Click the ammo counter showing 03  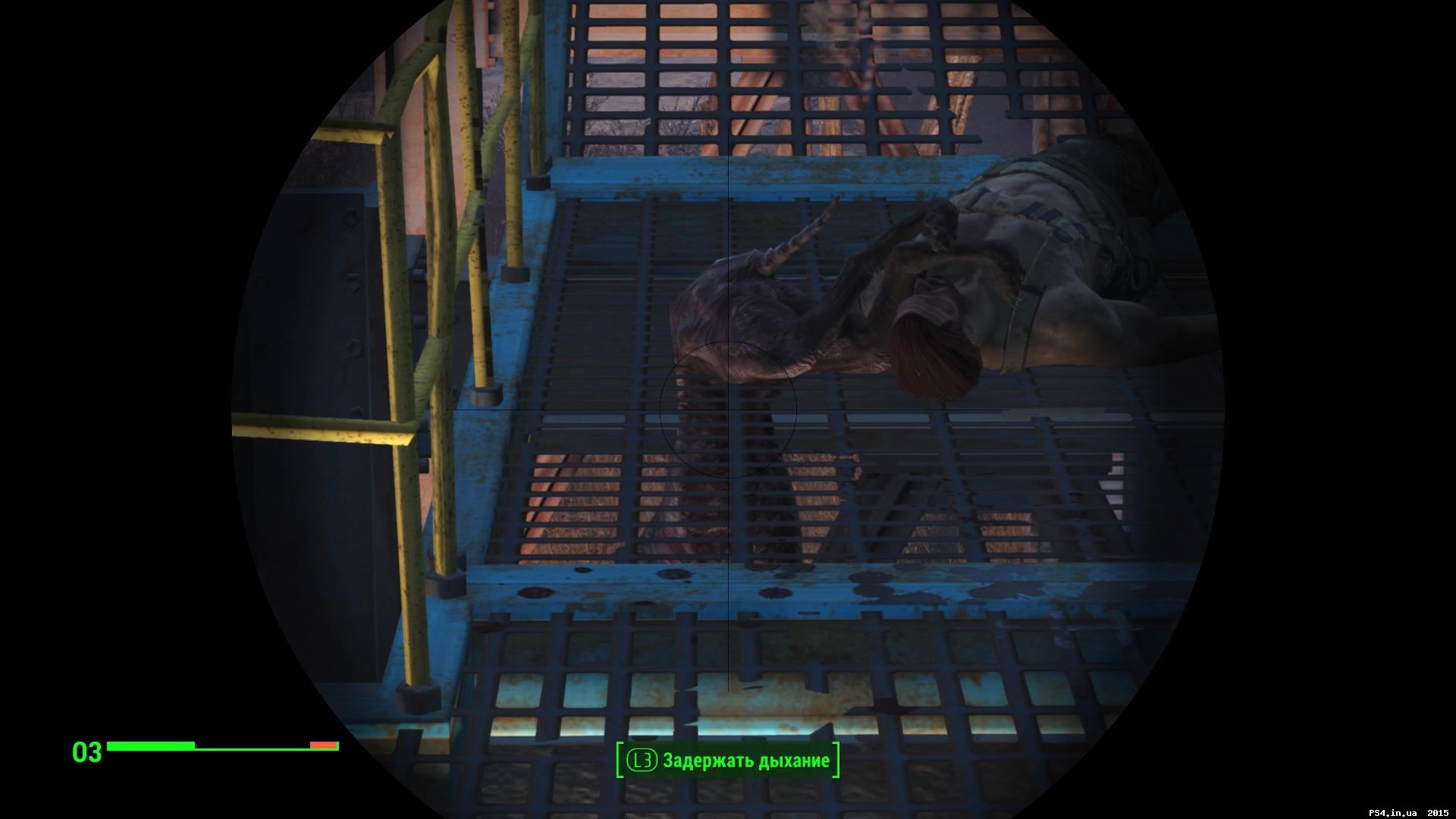(x=86, y=752)
